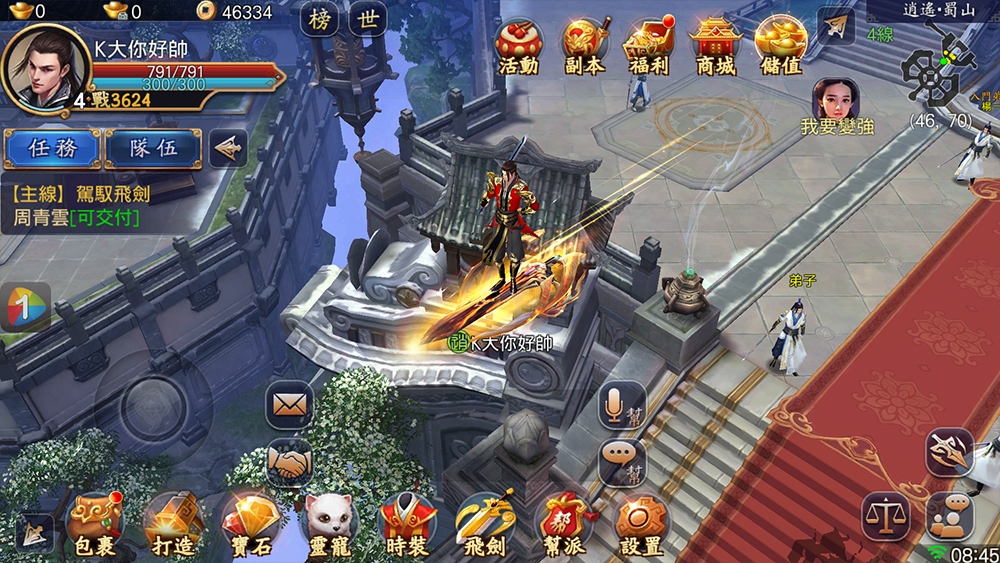Open the 幫派 guild menu
Viewport: 1000px width, 563px height.
563,522
